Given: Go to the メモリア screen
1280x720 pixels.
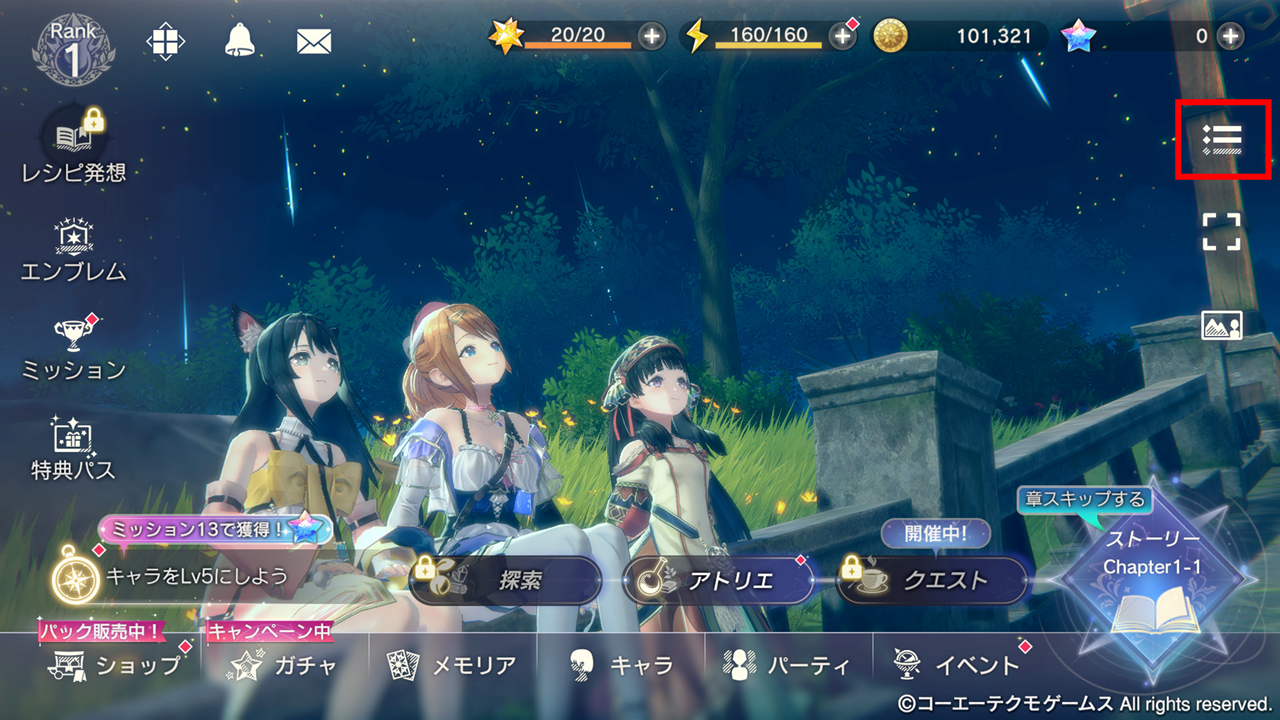Looking at the screenshot, I should (453, 665).
